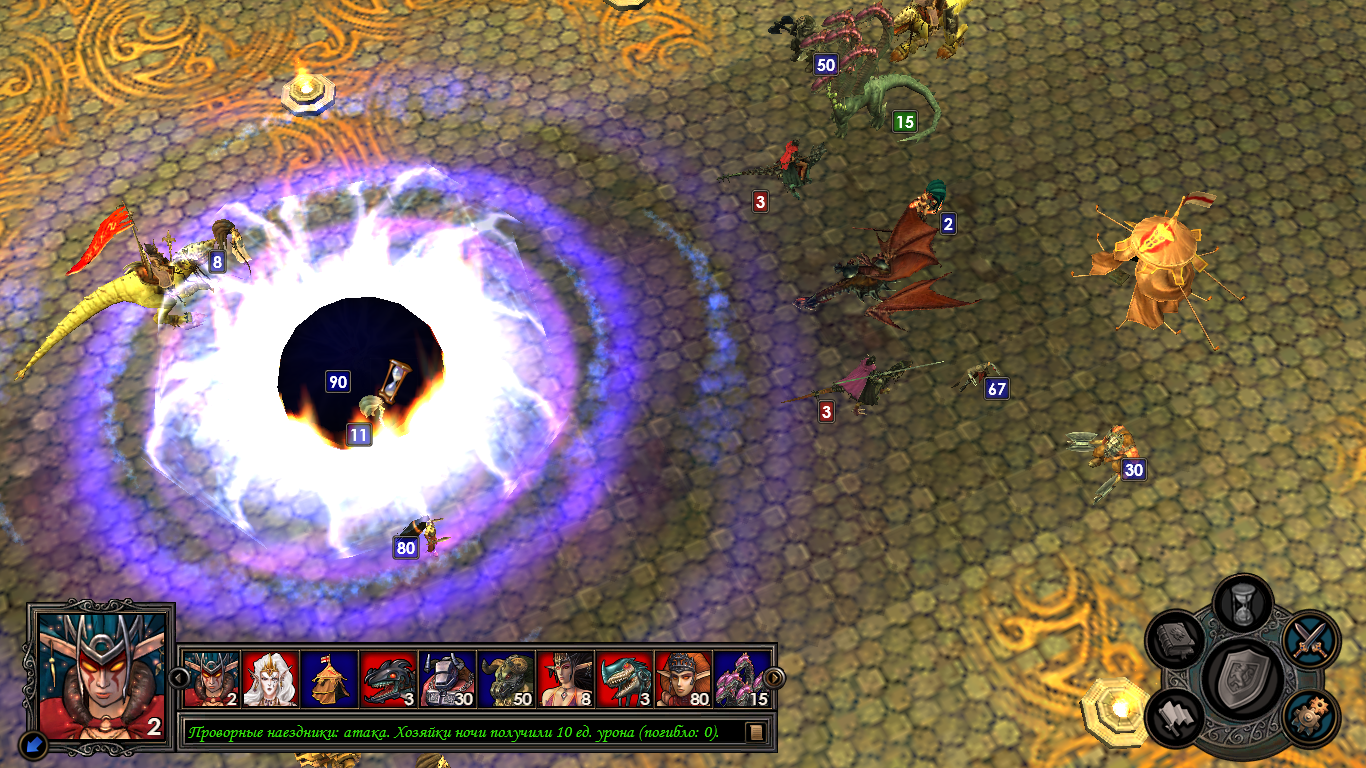
Task: Select the hydra portrait with 15
Action: (743, 679)
